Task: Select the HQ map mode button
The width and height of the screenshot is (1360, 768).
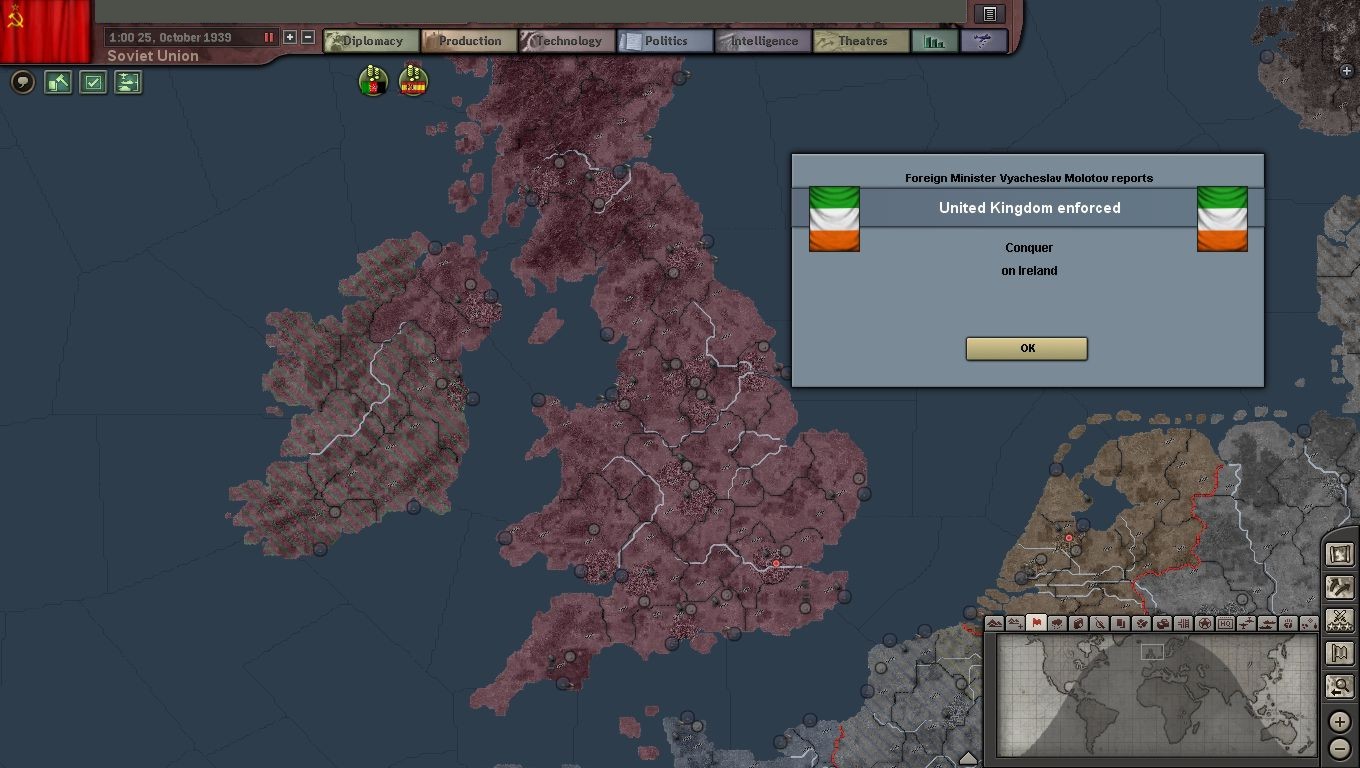Action: [1226, 623]
